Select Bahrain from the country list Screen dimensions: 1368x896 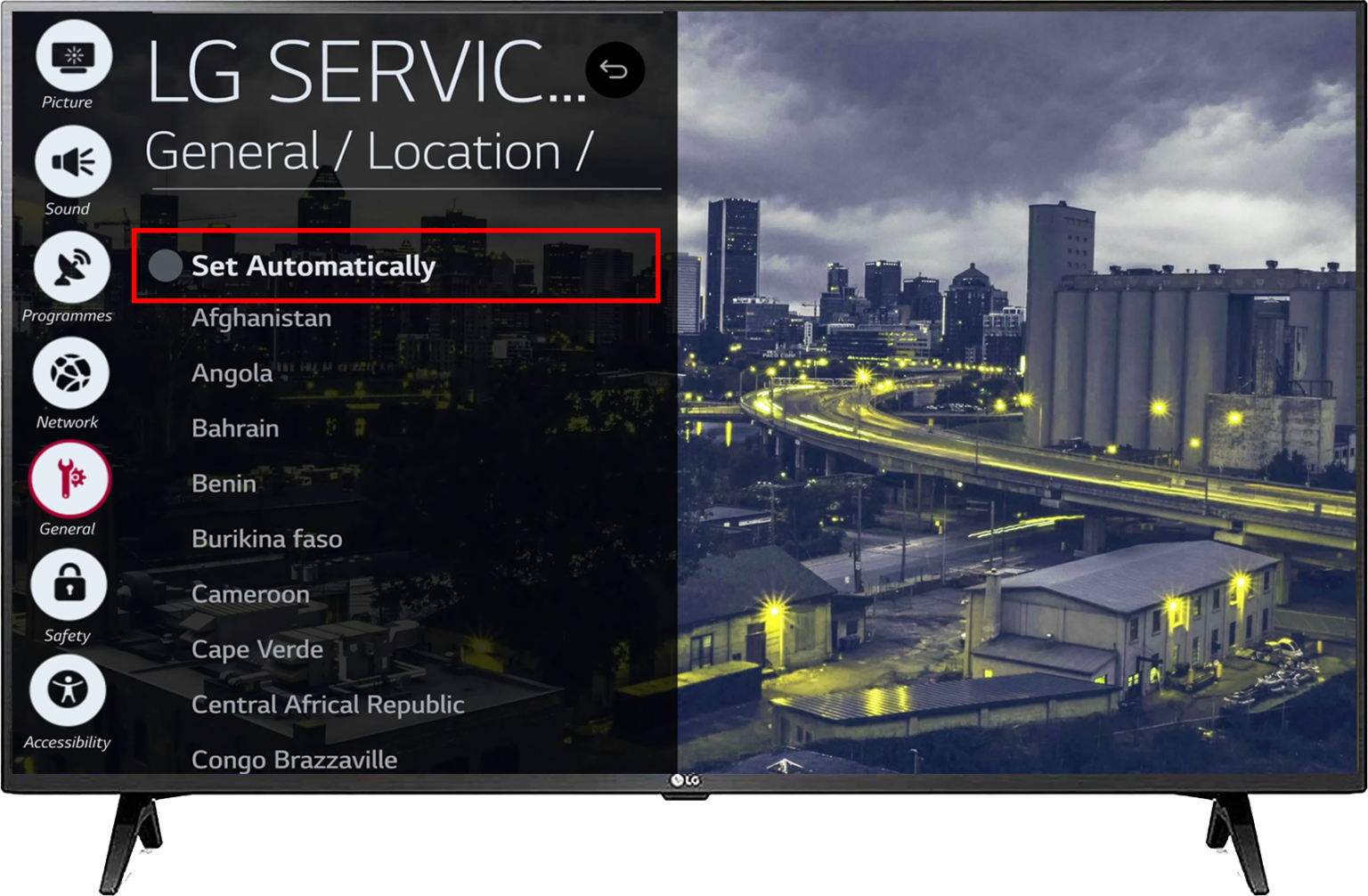tap(234, 428)
